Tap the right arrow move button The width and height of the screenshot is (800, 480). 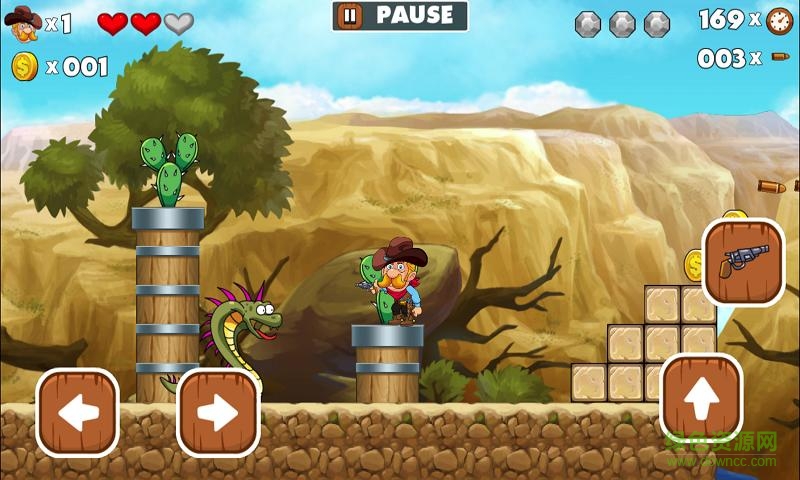tap(218, 413)
